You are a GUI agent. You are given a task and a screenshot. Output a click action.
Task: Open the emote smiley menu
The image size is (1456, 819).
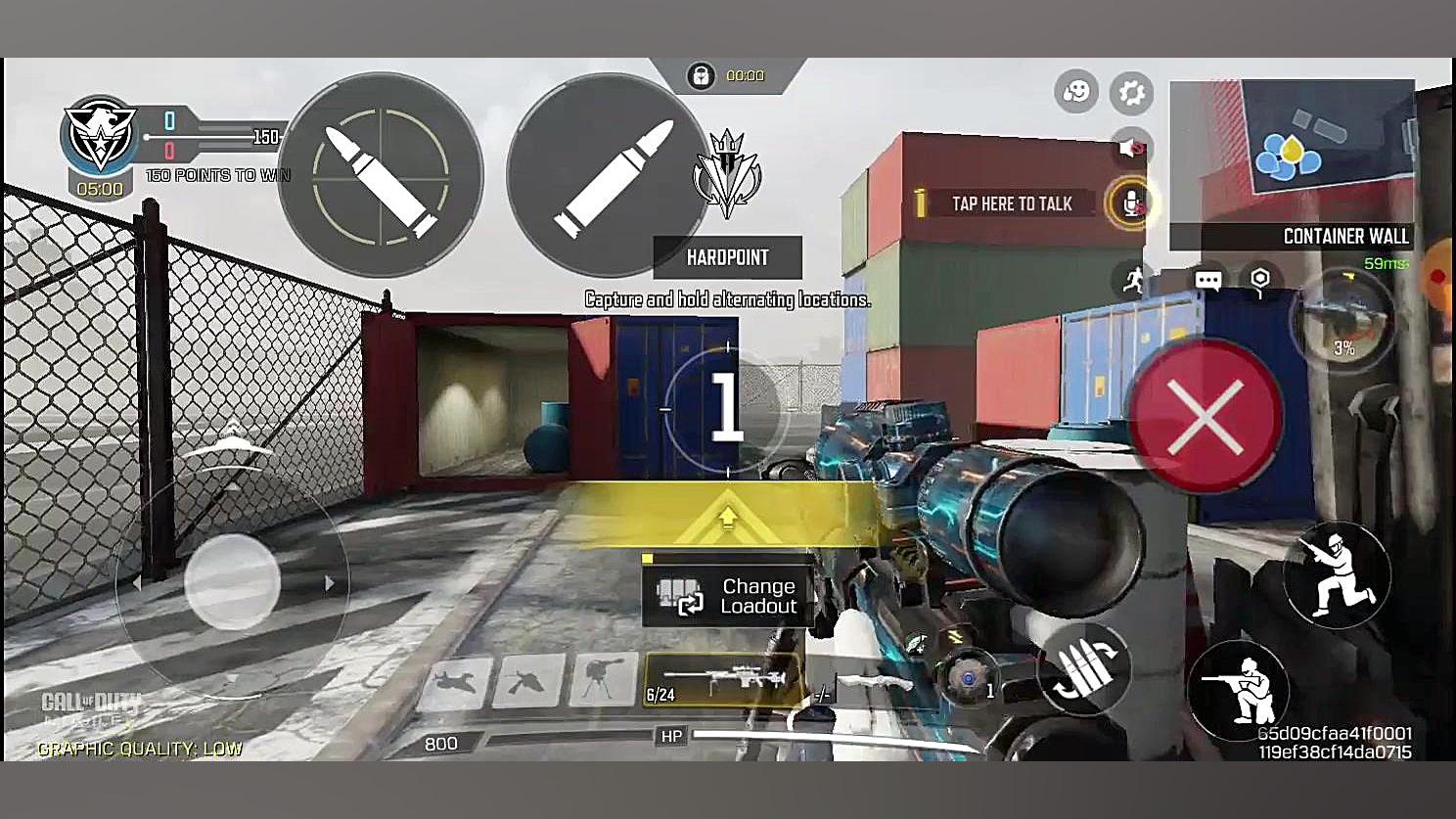pos(1075,92)
